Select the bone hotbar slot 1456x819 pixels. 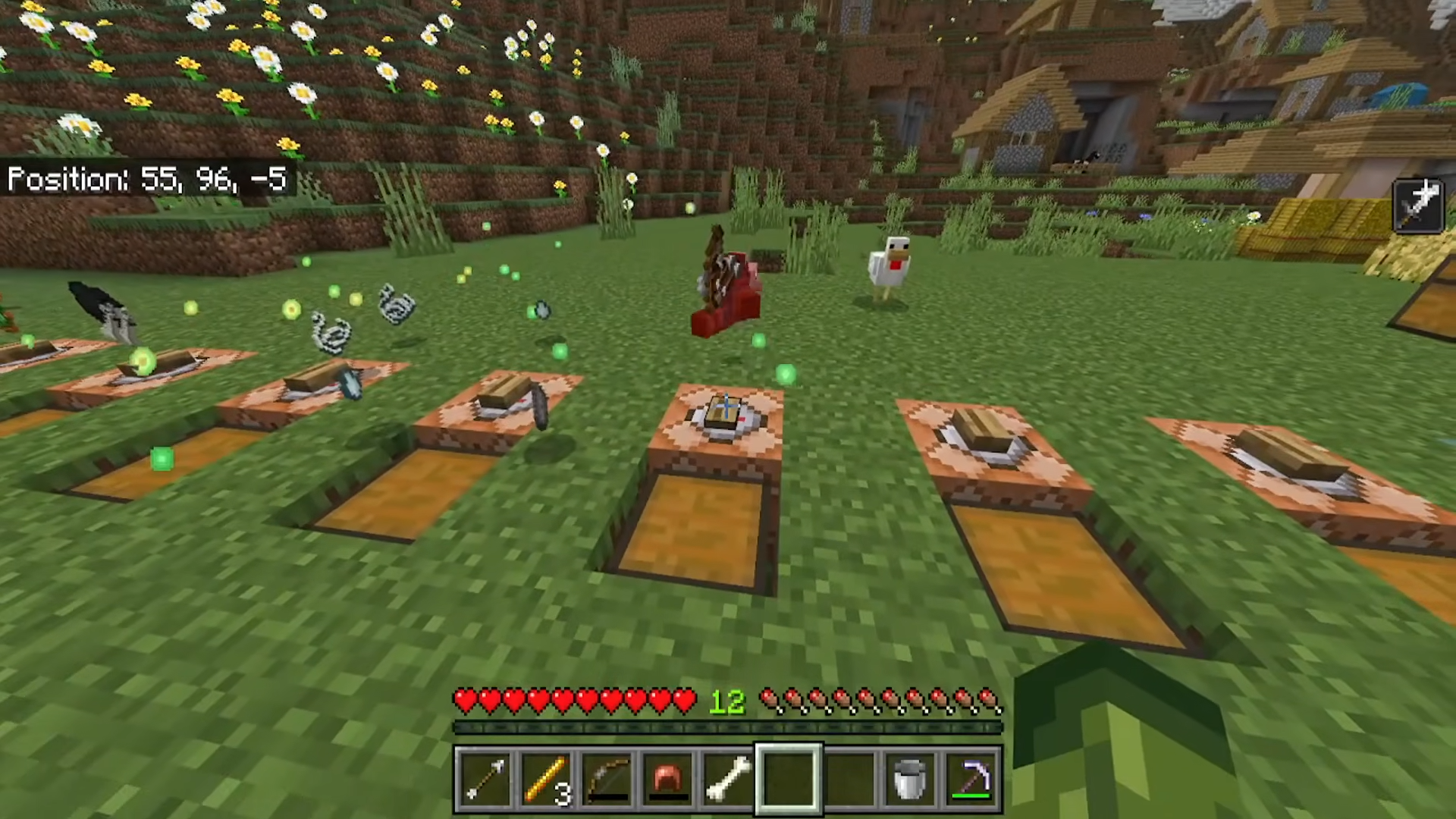pos(727,779)
